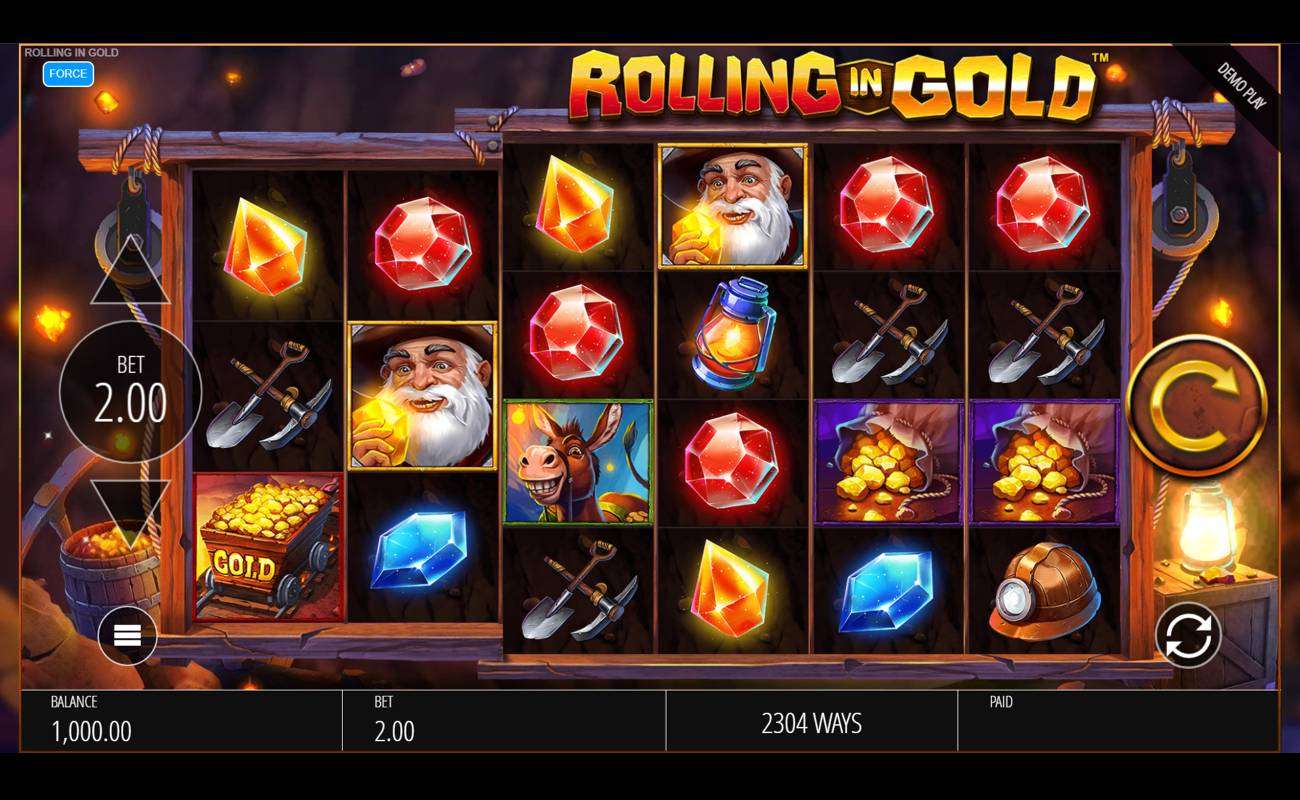Select the 2304 WAYS indicator
The height and width of the screenshot is (800, 1300).
[x=812, y=722]
